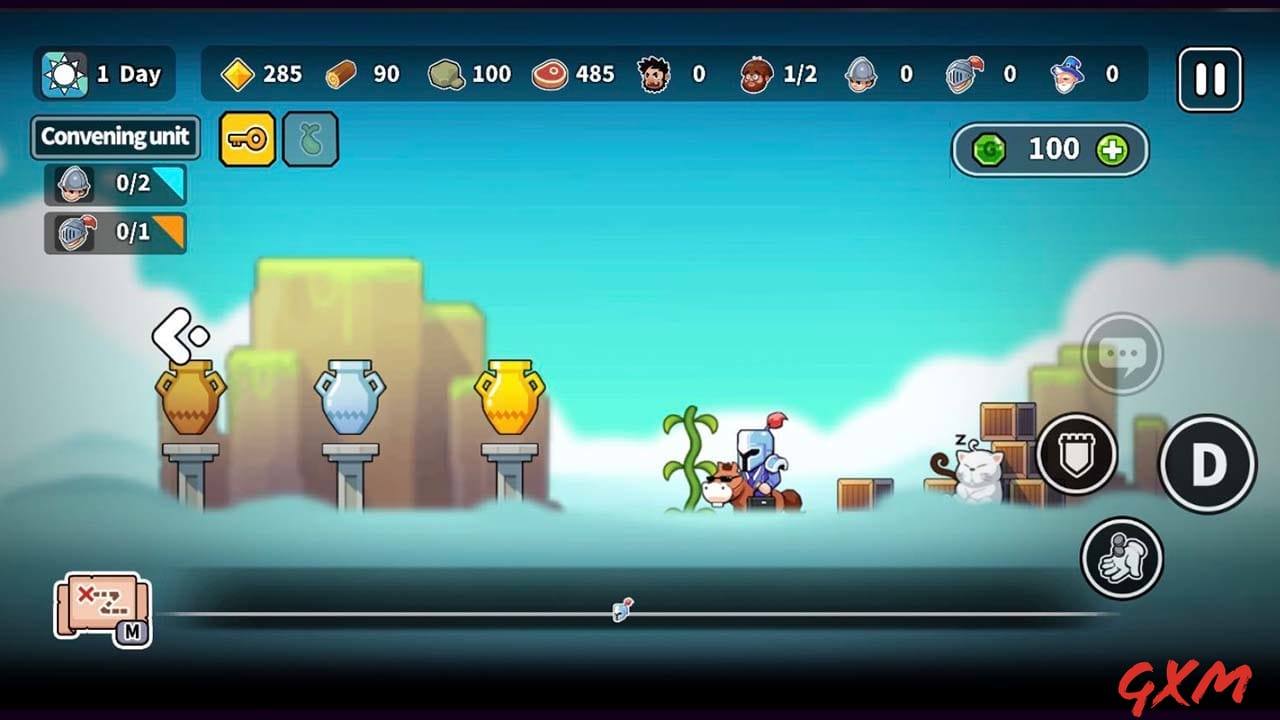Select the helmeted soldier tab in top bar
This screenshot has width=1280, height=720.
tap(861, 72)
